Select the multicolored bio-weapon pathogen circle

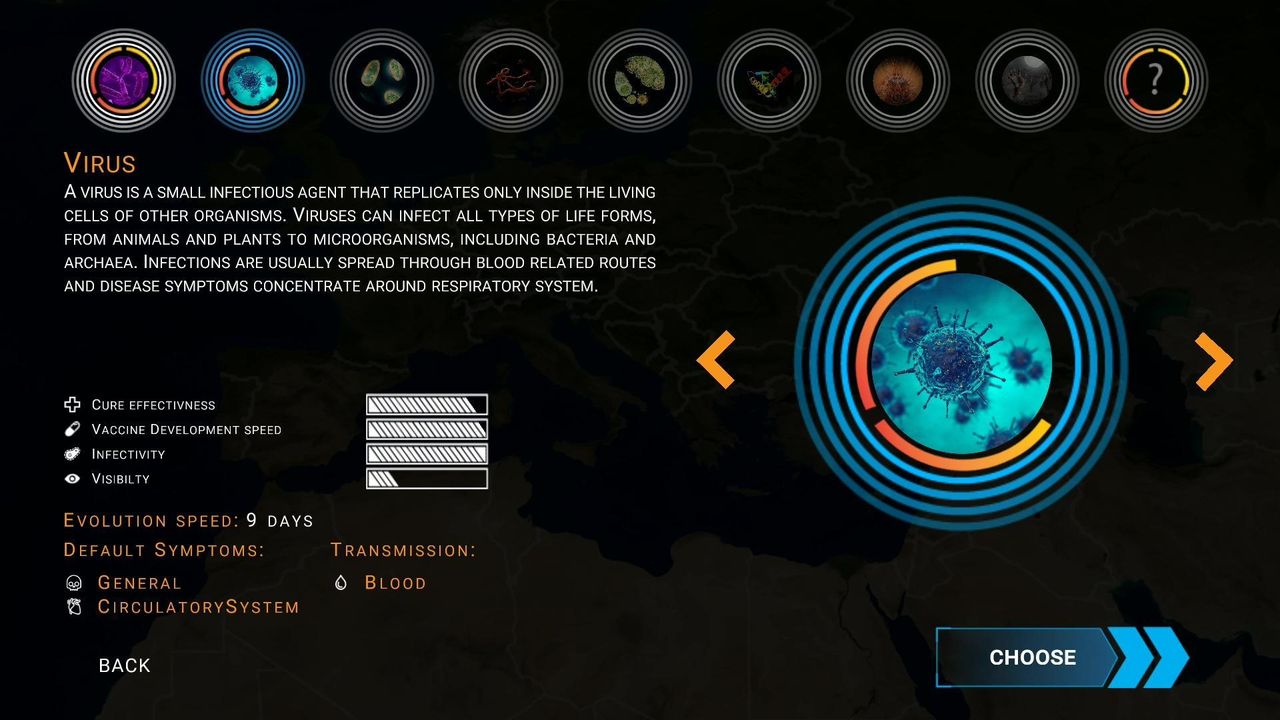767,80
